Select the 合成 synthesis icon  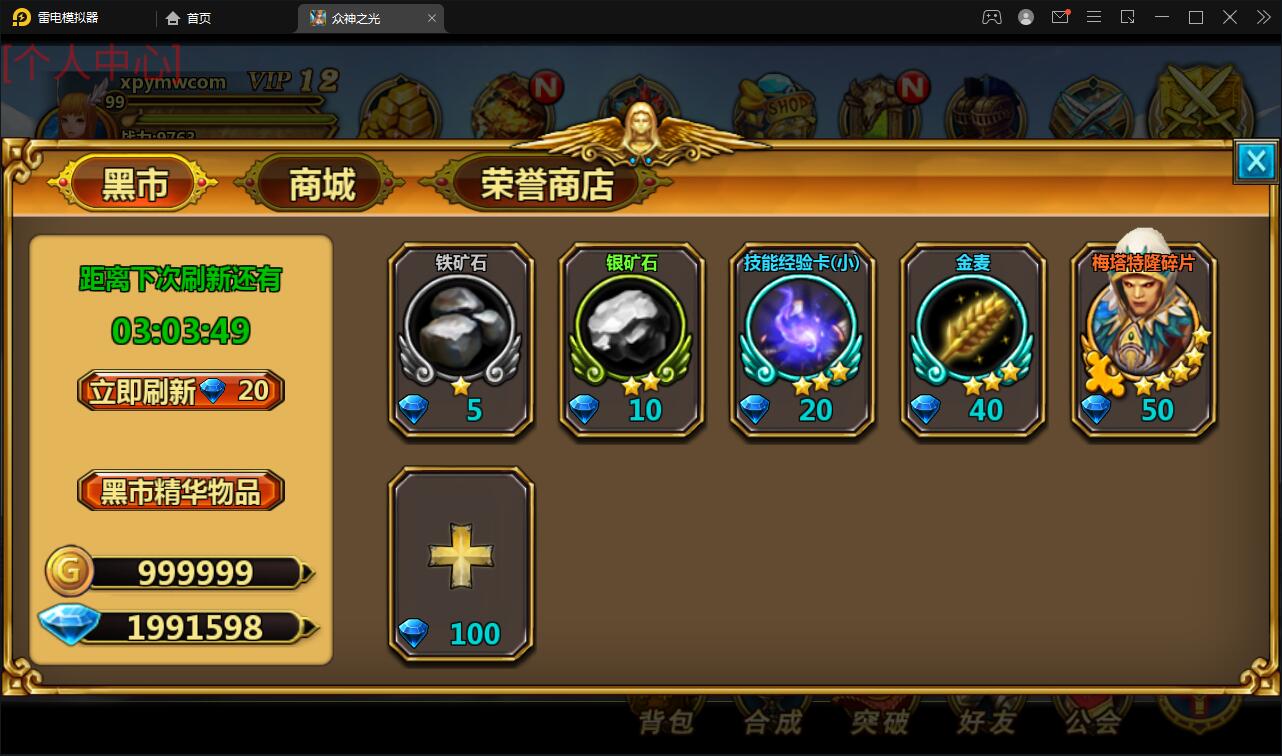(x=773, y=723)
